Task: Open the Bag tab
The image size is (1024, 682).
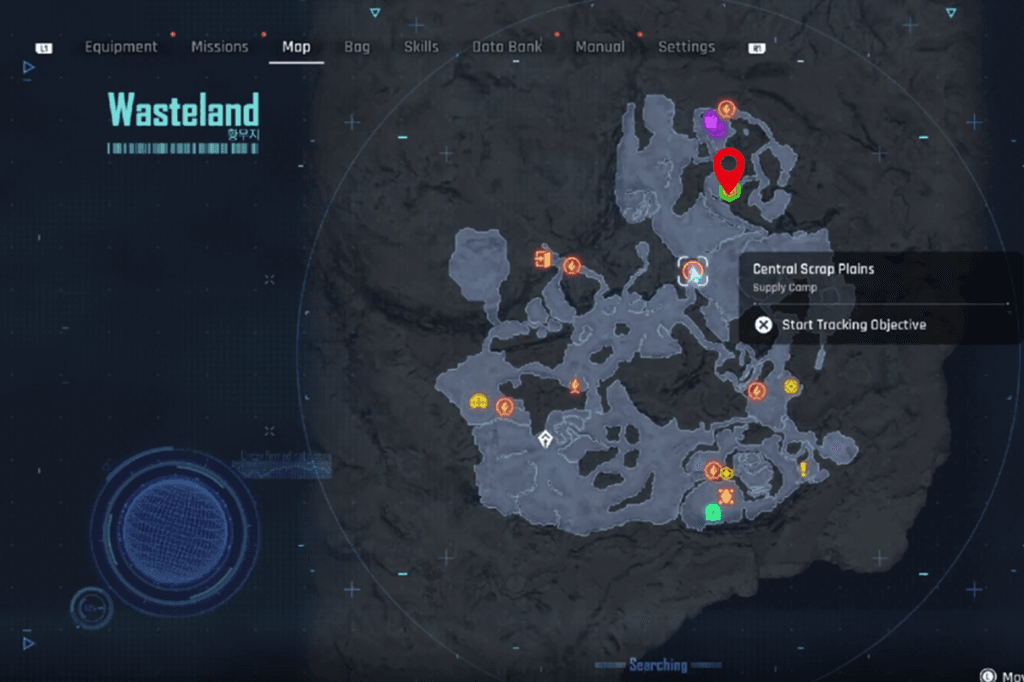Action: pyautogui.click(x=357, y=47)
